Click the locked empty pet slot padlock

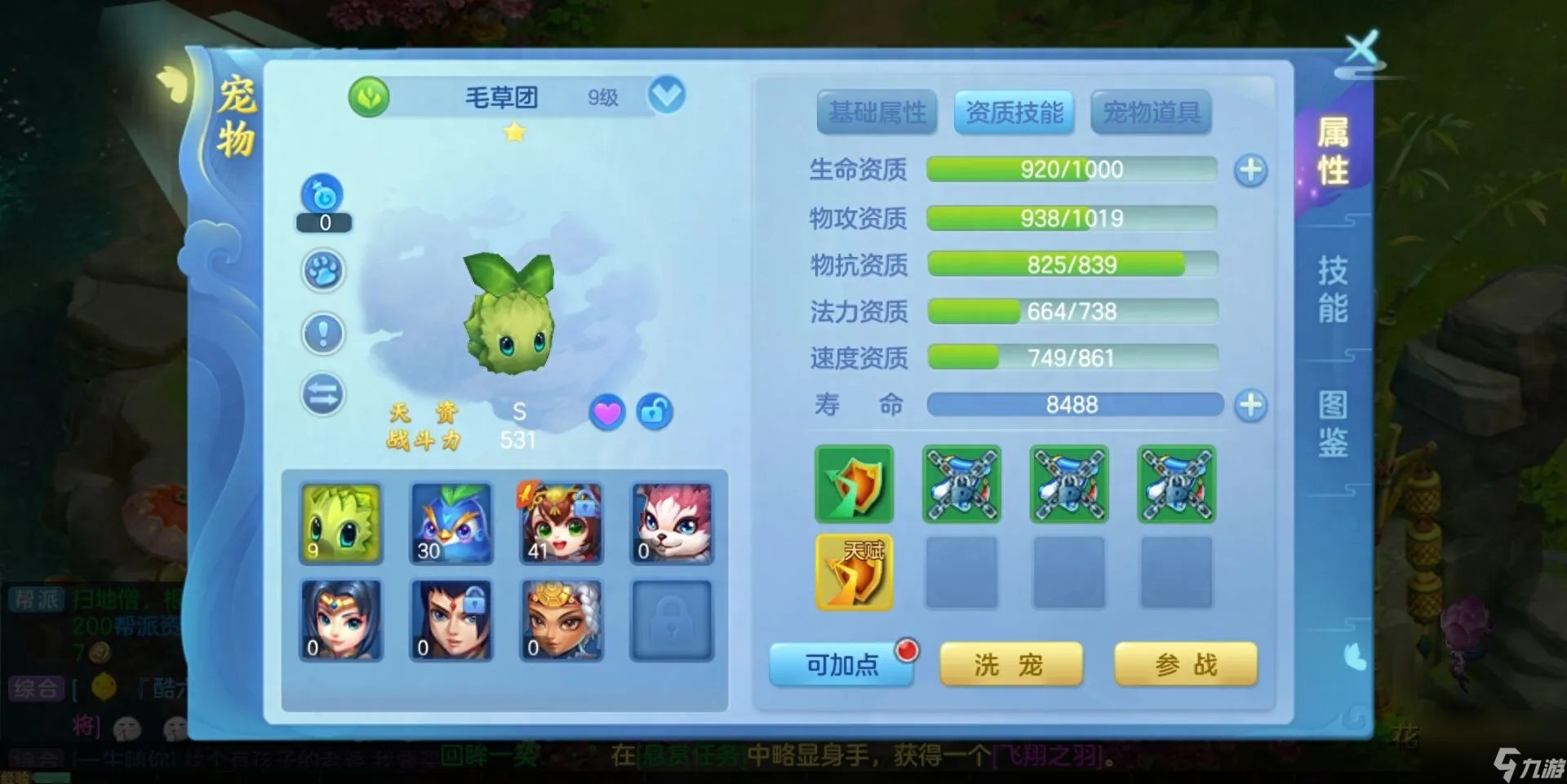pyautogui.click(x=672, y=618)
